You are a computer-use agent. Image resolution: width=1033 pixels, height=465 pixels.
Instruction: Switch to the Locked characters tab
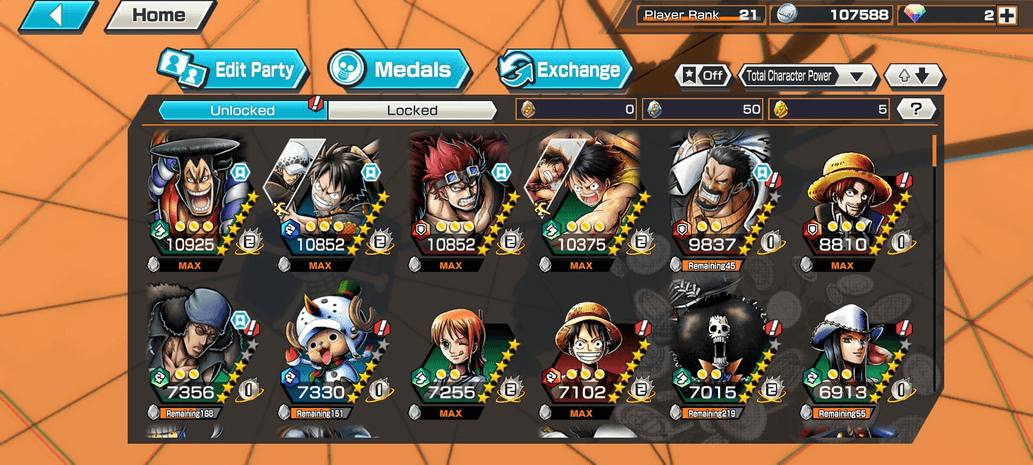point(412,110)
